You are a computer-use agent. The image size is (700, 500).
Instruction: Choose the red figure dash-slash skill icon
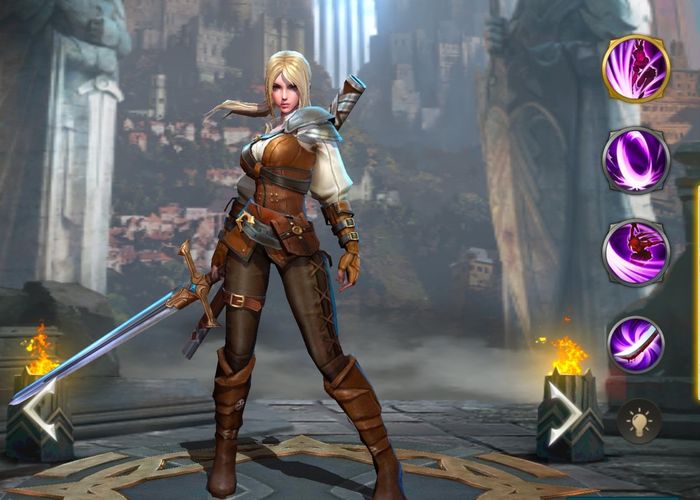pos(635,252)
